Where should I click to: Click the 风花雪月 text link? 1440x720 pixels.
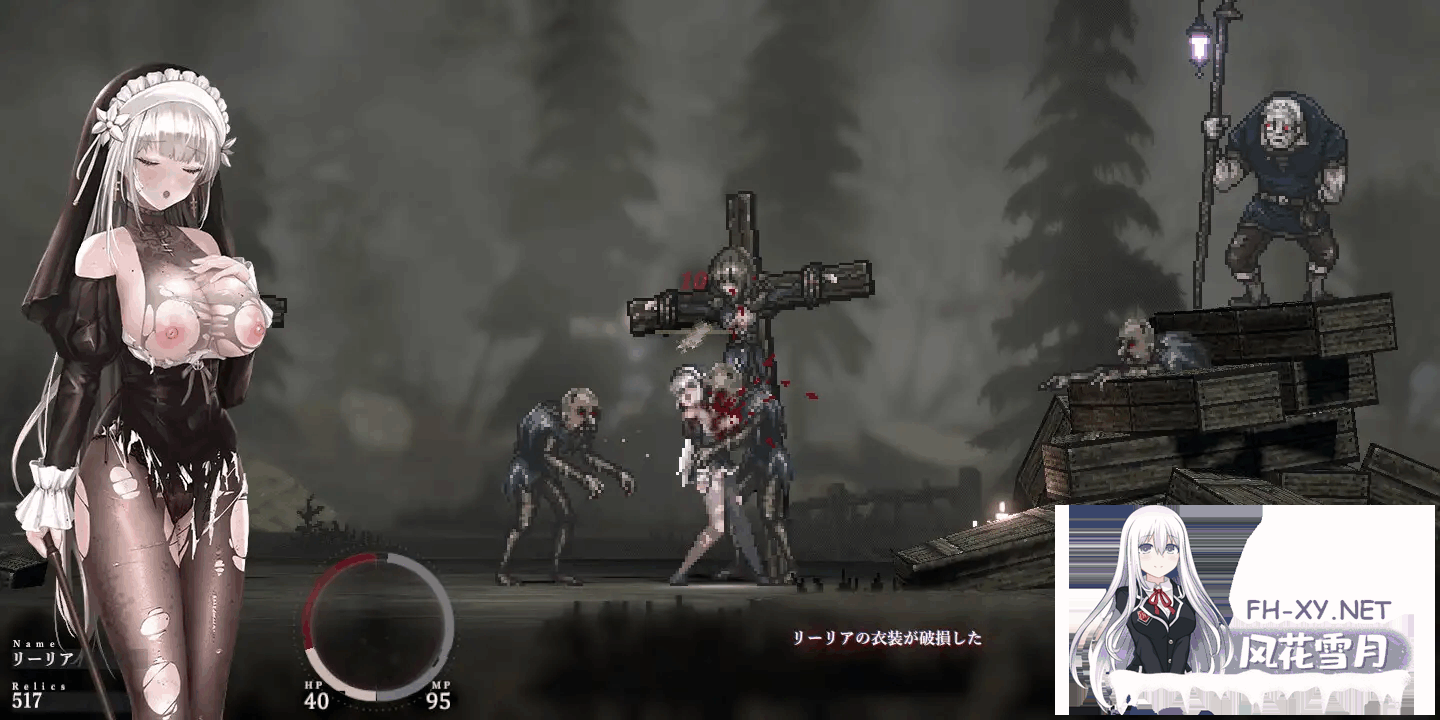point(1310,649)
